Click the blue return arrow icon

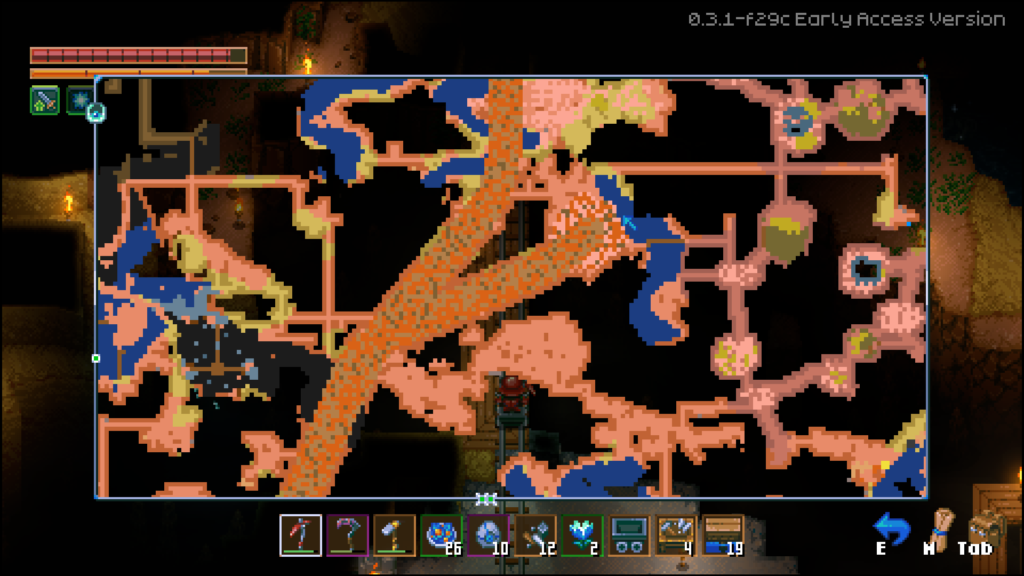[x=889, y=527]
